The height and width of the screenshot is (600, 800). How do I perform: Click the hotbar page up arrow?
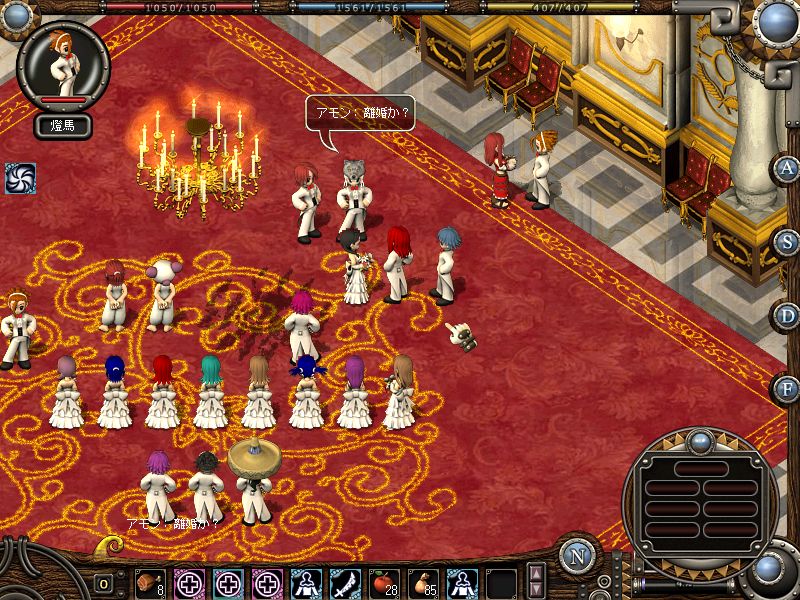pos(536,572)
